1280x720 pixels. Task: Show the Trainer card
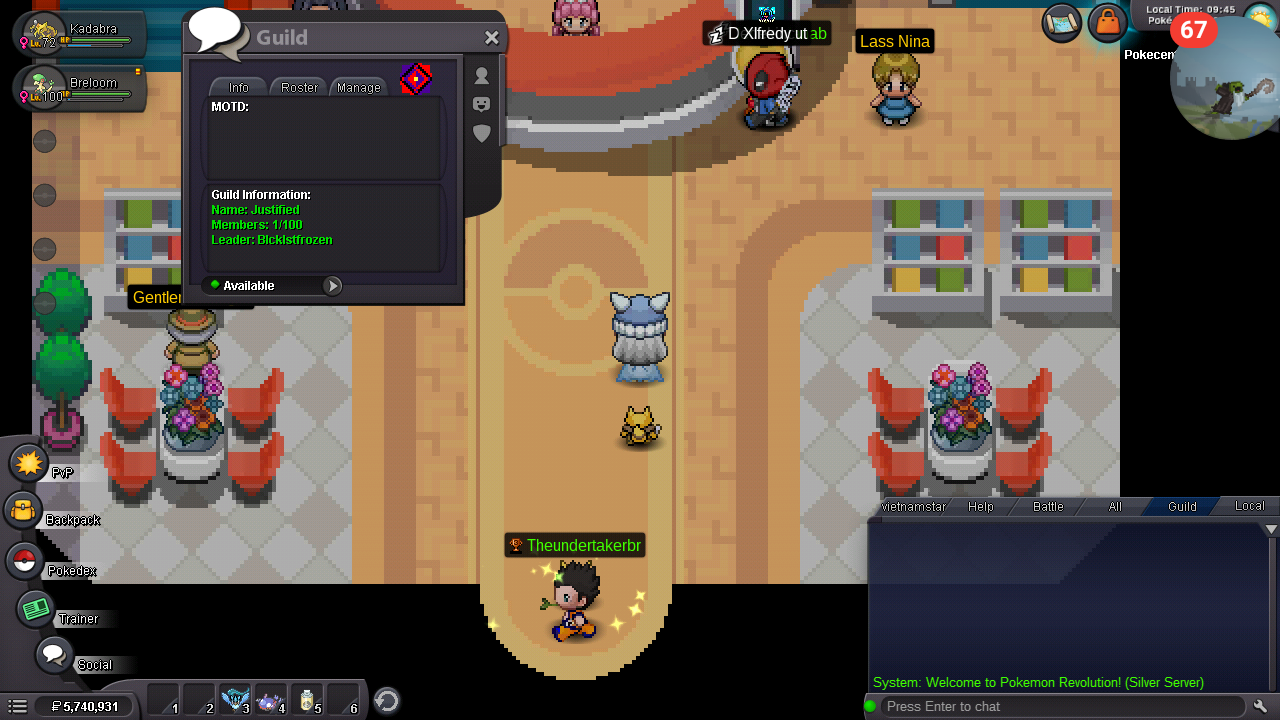click(37, 609)
